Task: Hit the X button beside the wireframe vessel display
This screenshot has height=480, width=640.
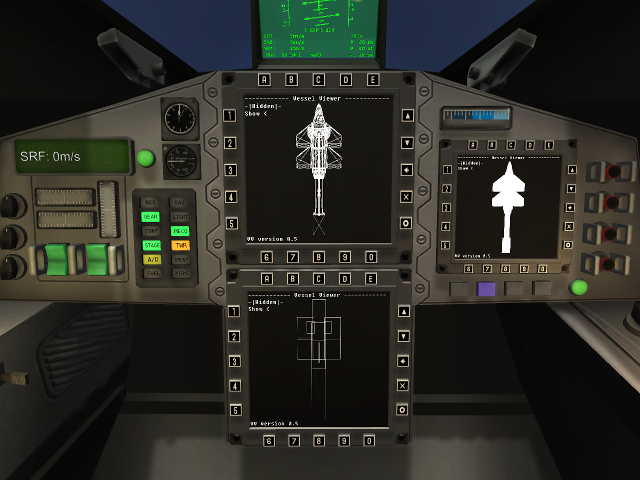Action: [x=404, y=196]
